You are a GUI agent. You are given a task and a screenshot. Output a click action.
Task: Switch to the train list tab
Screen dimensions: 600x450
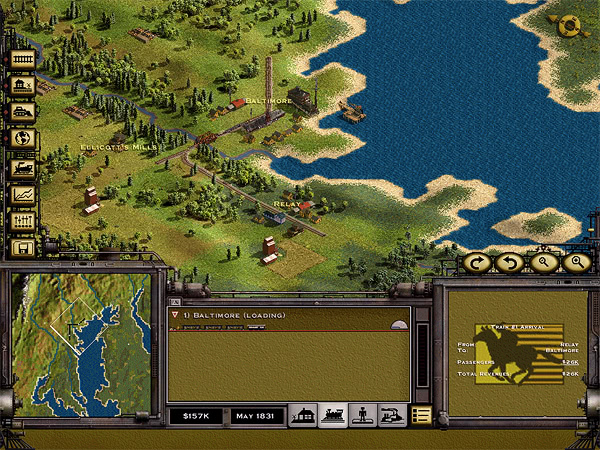333,415
